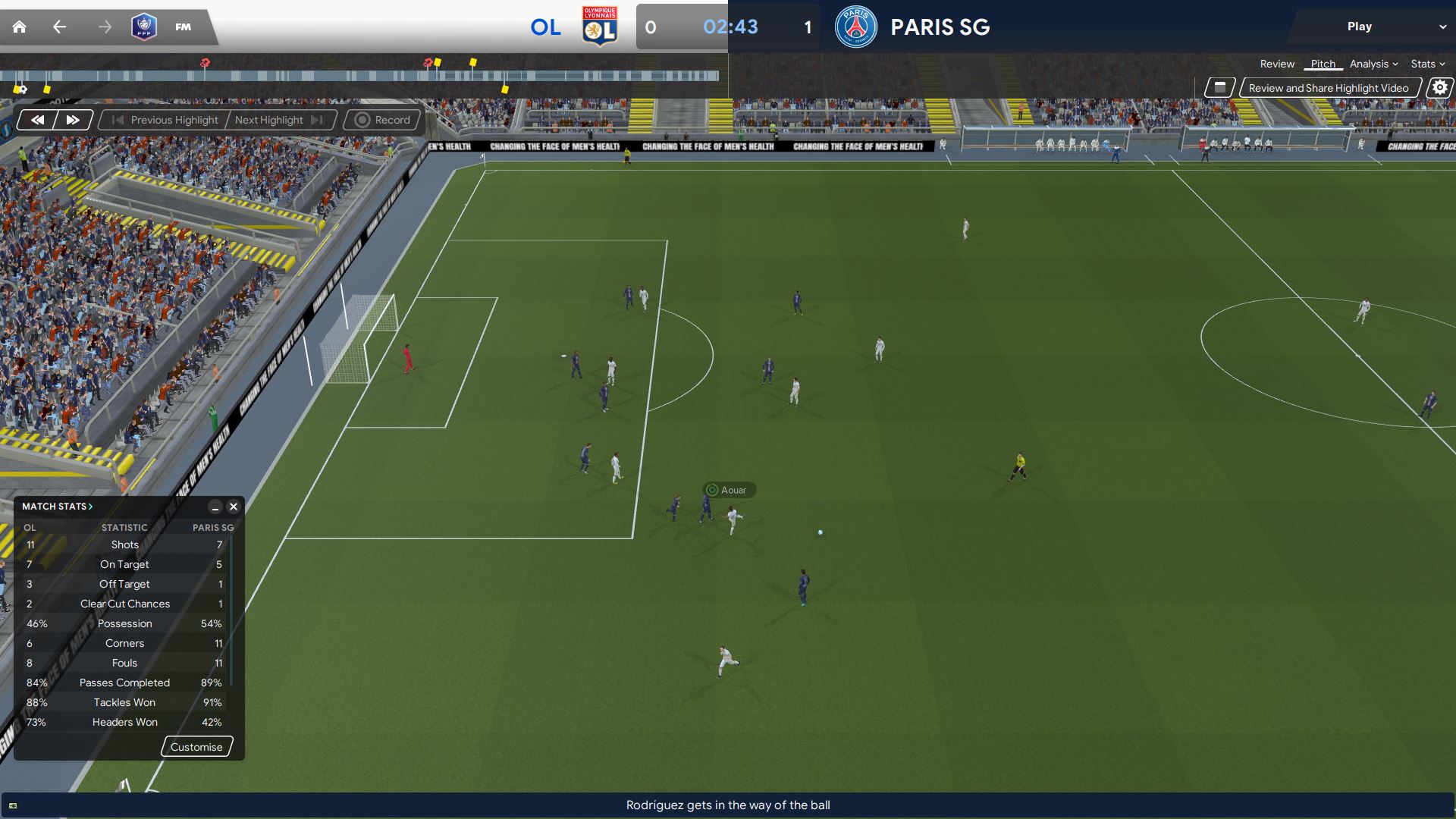Start recording with the Record button

coord(383,120)
